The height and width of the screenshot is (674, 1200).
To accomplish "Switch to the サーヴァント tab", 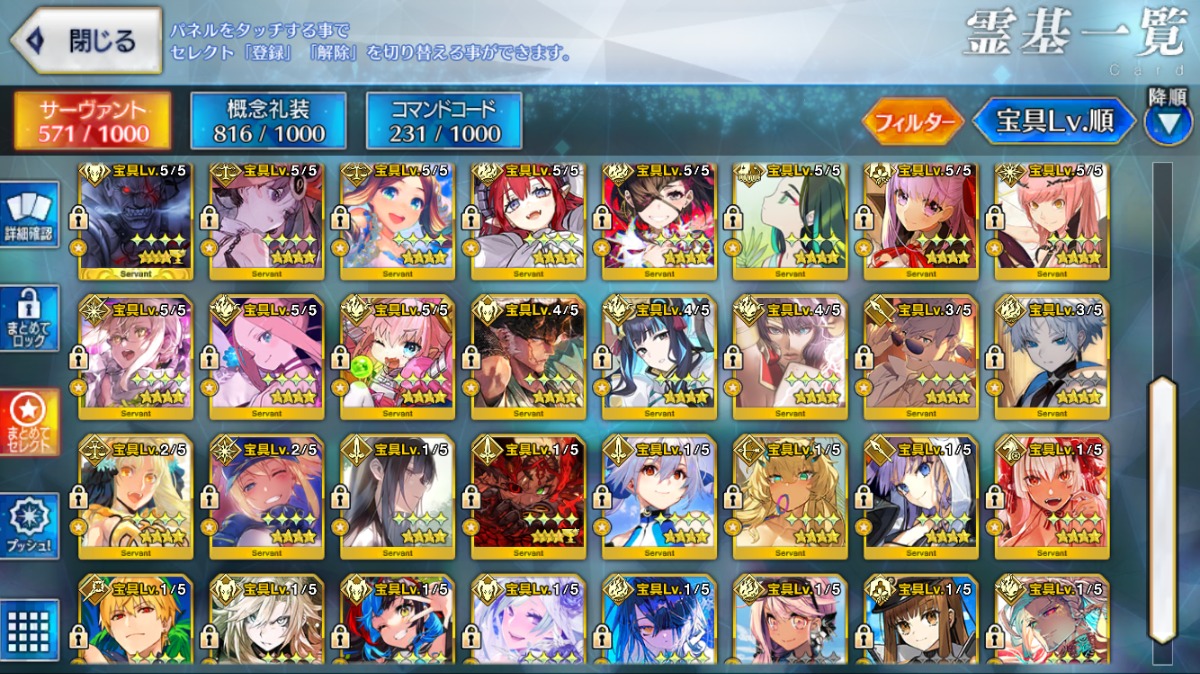I will pos(92,122).
